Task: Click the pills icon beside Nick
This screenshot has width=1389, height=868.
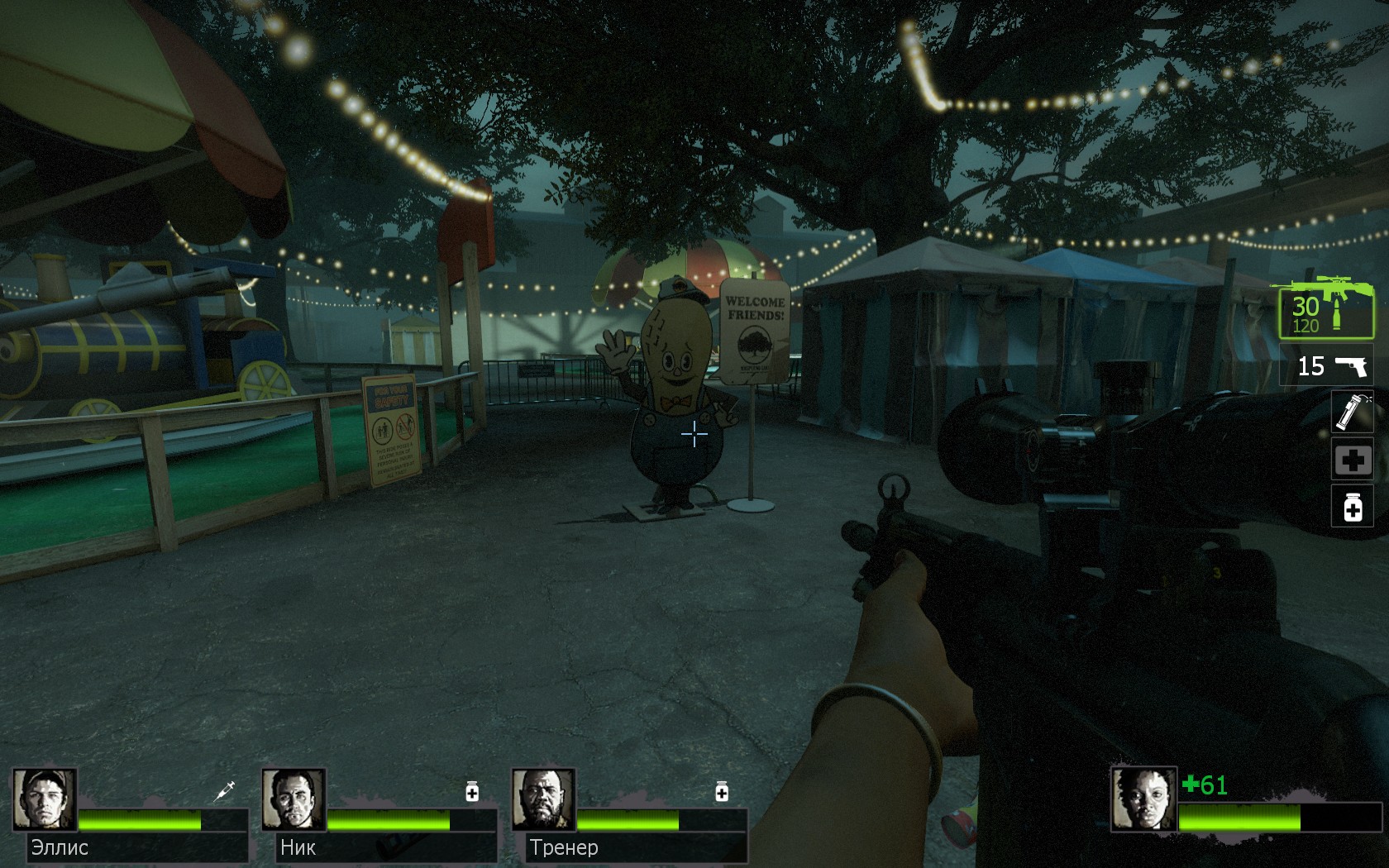Action: (x=472, y=792)
